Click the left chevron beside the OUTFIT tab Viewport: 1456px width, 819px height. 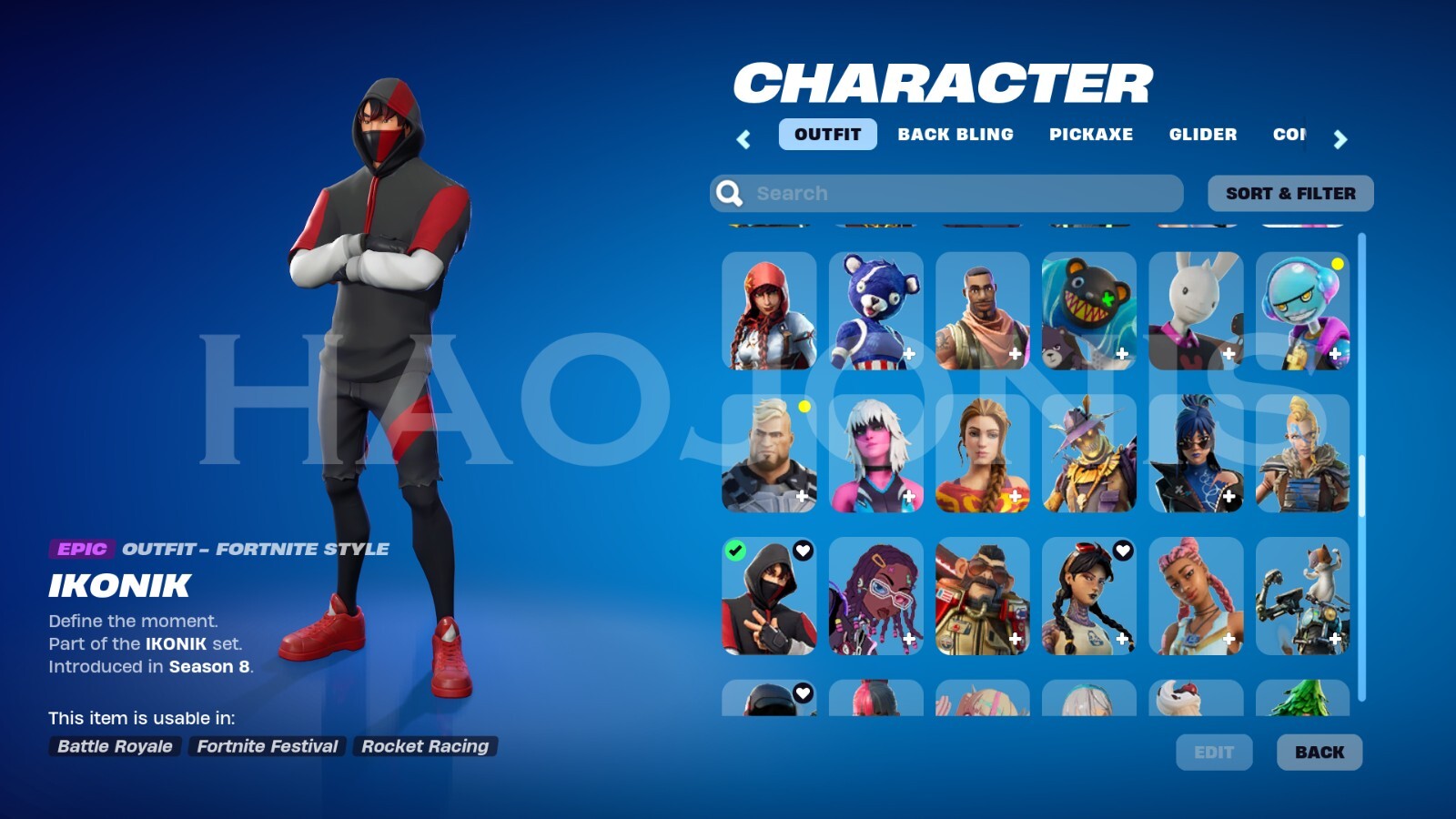tap(743, 140)
